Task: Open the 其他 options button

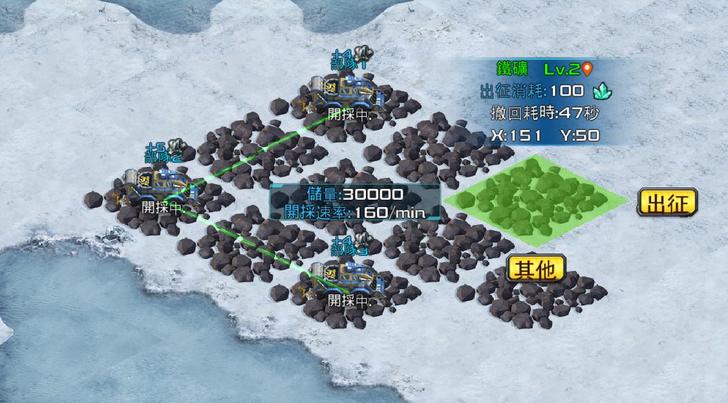Action: coord(536,268)
